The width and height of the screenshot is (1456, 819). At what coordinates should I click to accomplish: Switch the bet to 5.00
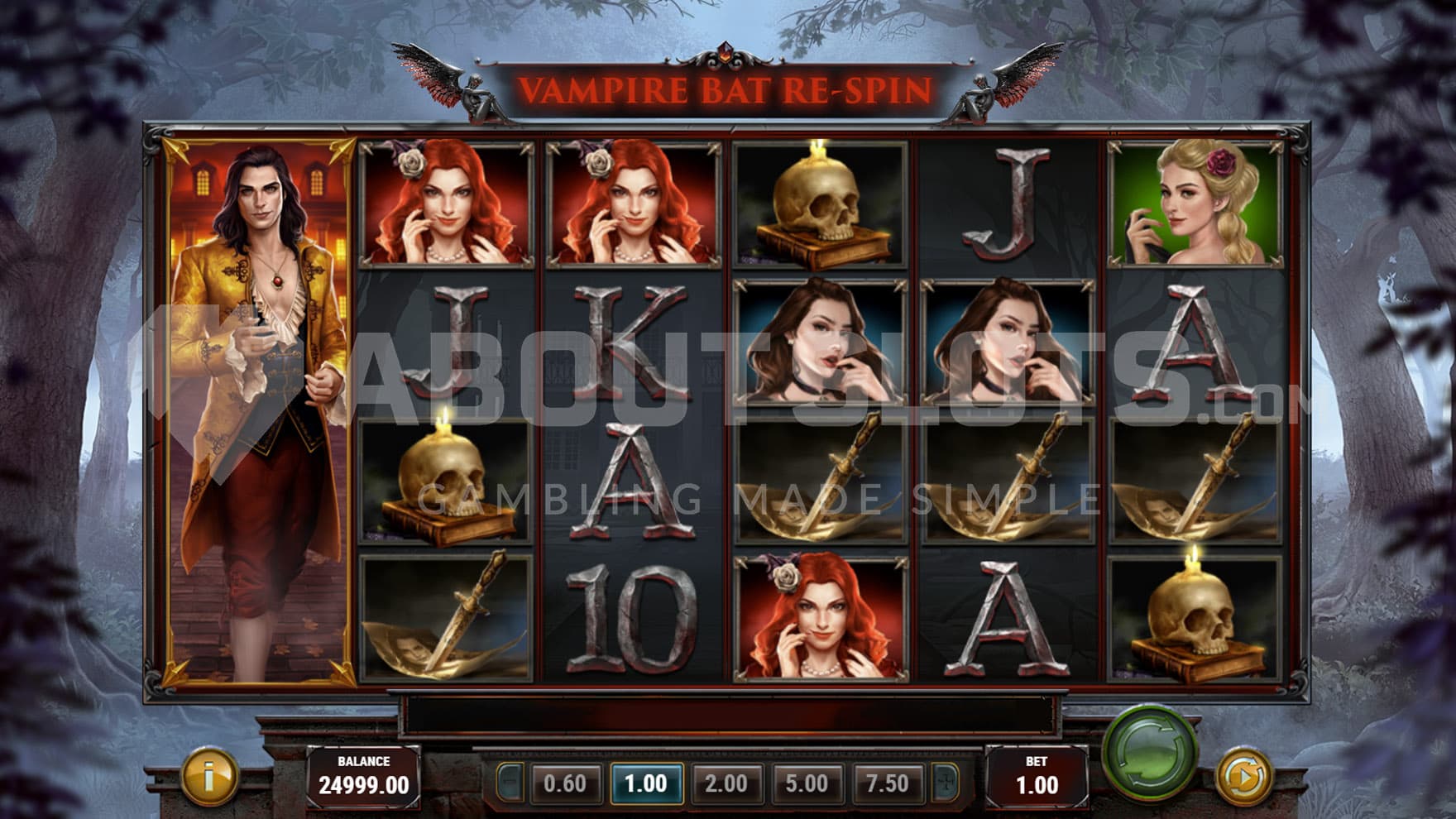point(807,783)
